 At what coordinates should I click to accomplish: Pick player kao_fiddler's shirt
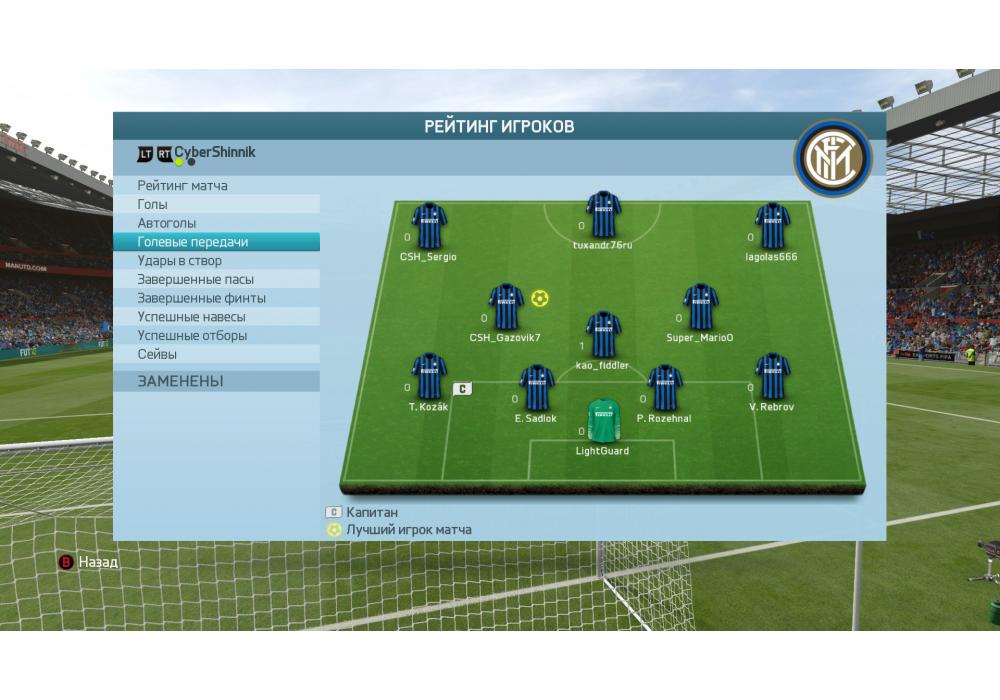[603, 334]
